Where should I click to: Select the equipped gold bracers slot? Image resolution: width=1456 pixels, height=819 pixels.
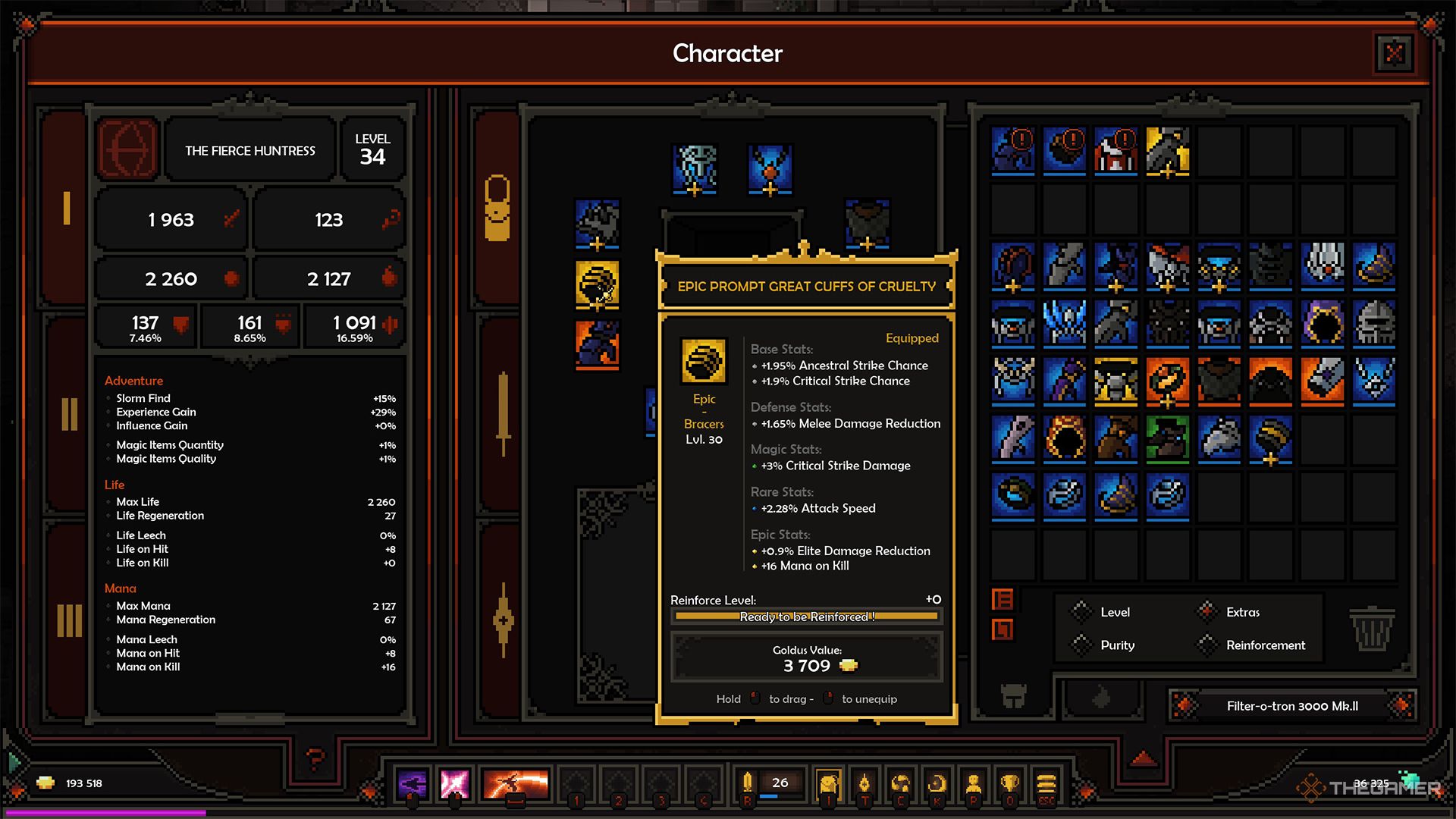click(x=598, y=284)
